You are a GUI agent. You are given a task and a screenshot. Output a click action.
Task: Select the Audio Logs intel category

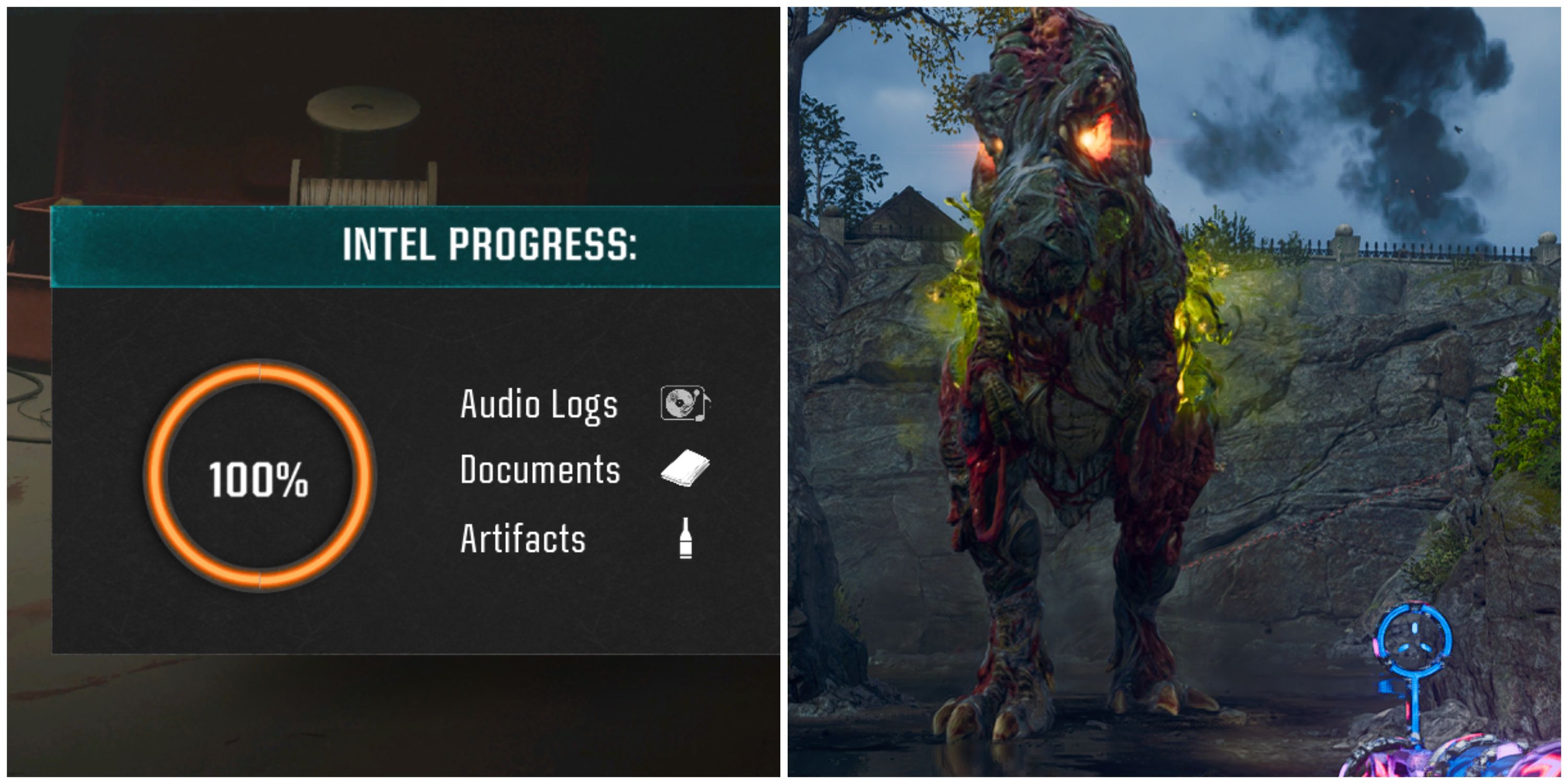pyautogui.click(x=539, y=405)
